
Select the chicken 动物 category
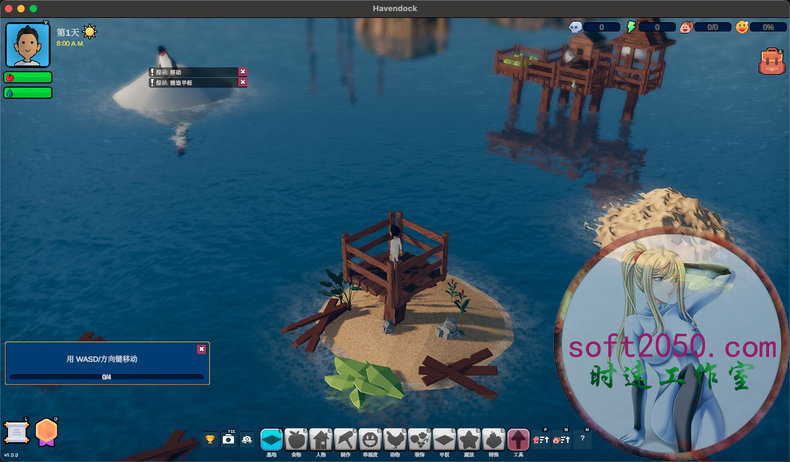pyautogui.click(x=395, y=439)
